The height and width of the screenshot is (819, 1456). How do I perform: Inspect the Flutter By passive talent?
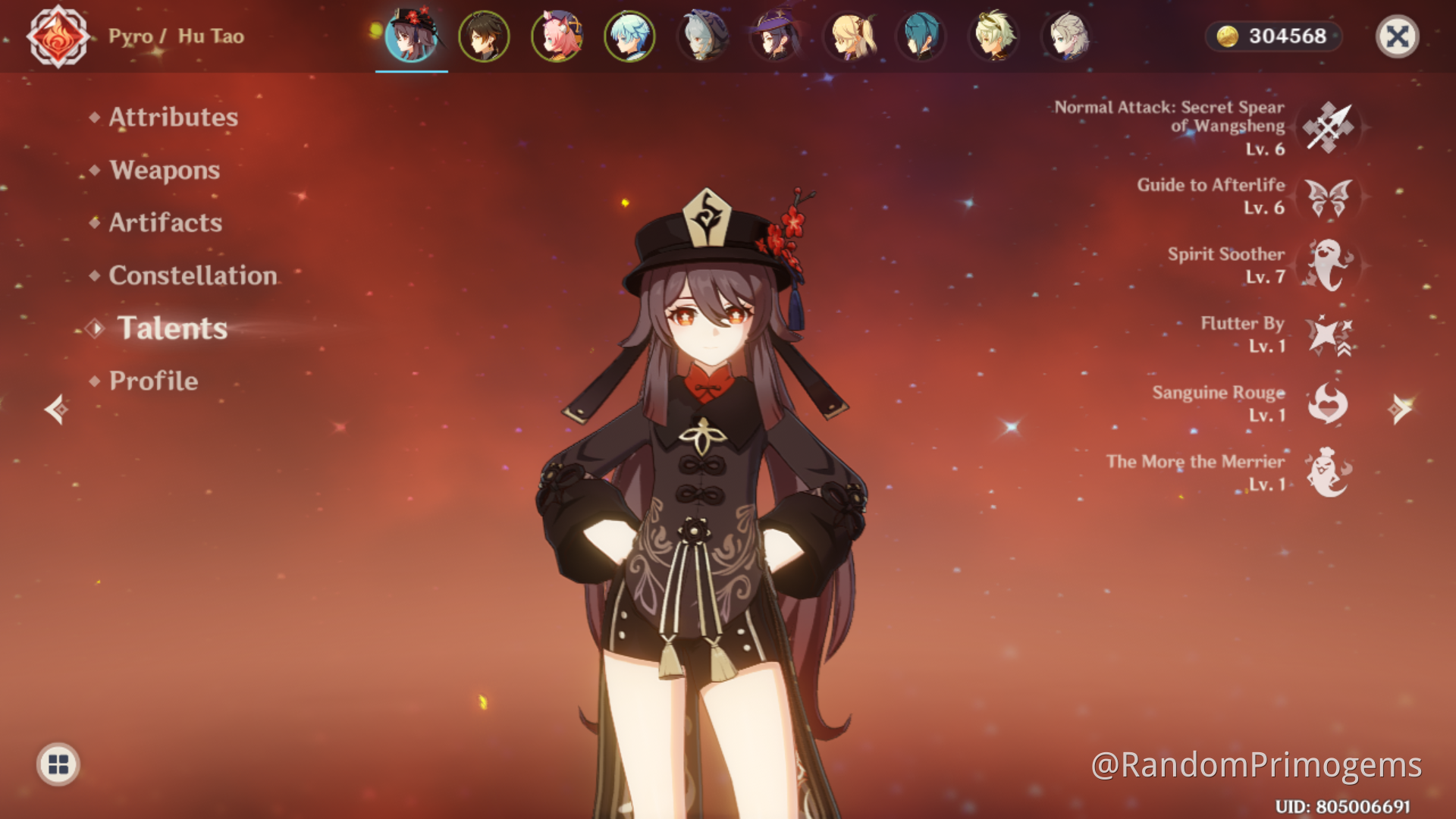coord(1329,334)
